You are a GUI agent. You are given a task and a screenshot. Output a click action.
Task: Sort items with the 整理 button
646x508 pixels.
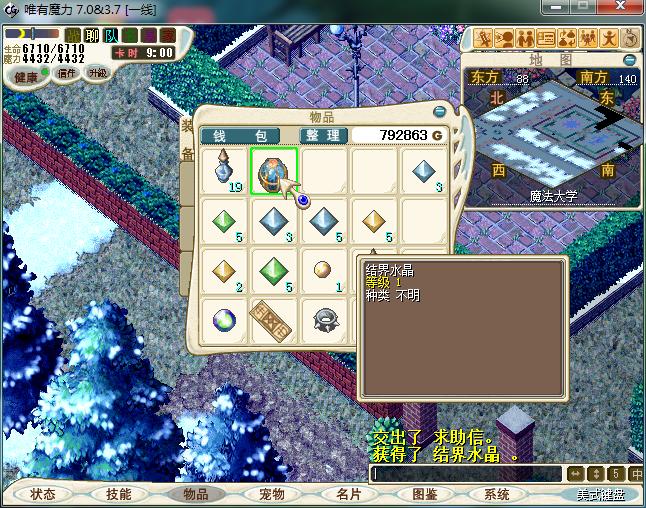tap(323, 135)
